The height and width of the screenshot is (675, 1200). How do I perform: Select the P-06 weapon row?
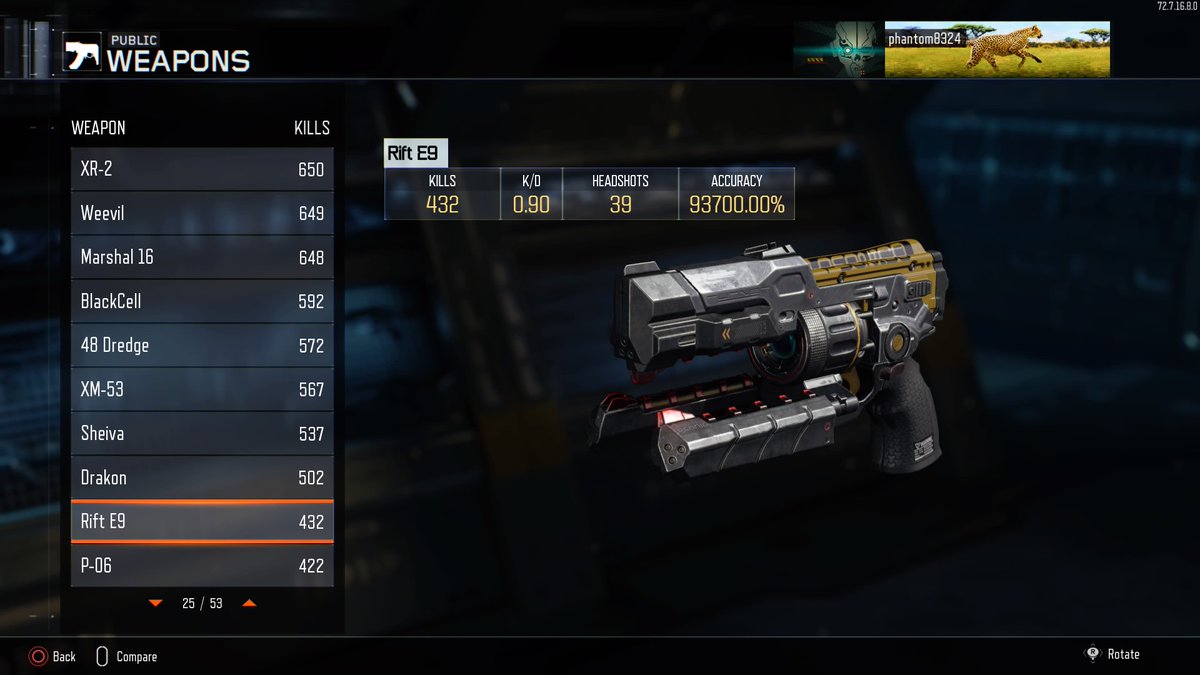click(202, 566)
